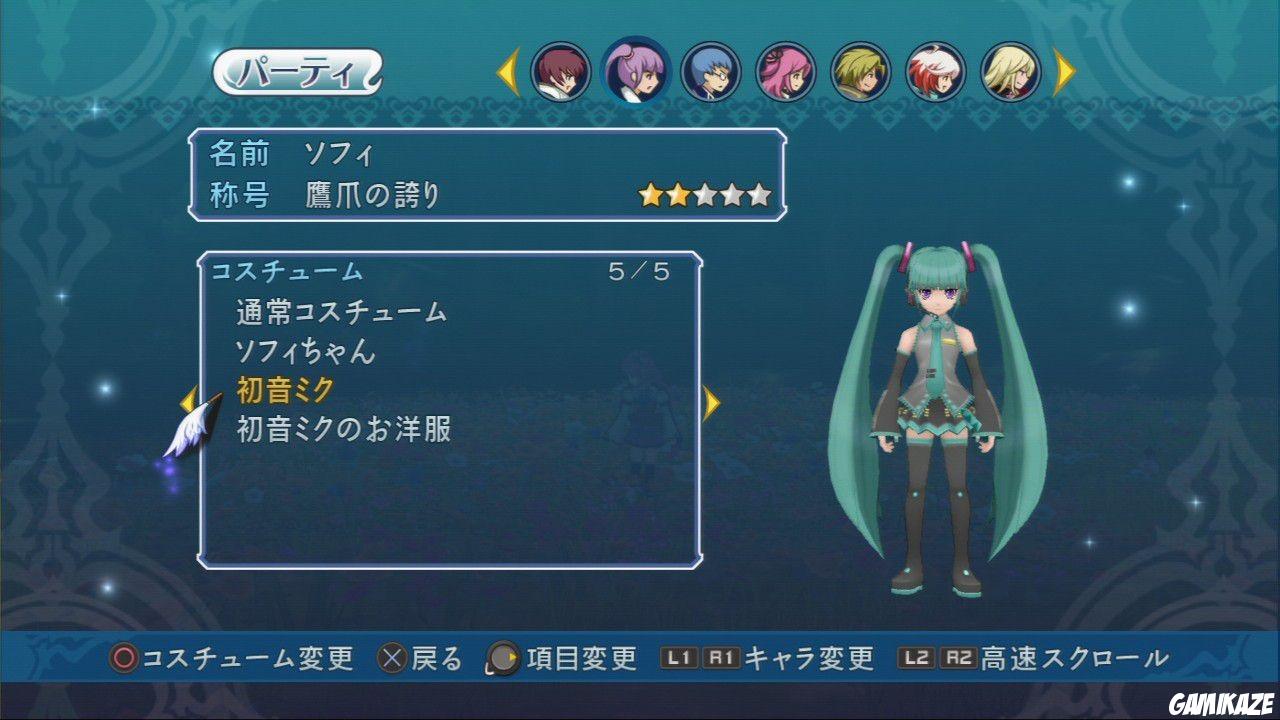Click the star rating next to 鷹爪の誇り
The image size is (1280, 720).
point(704,192)
